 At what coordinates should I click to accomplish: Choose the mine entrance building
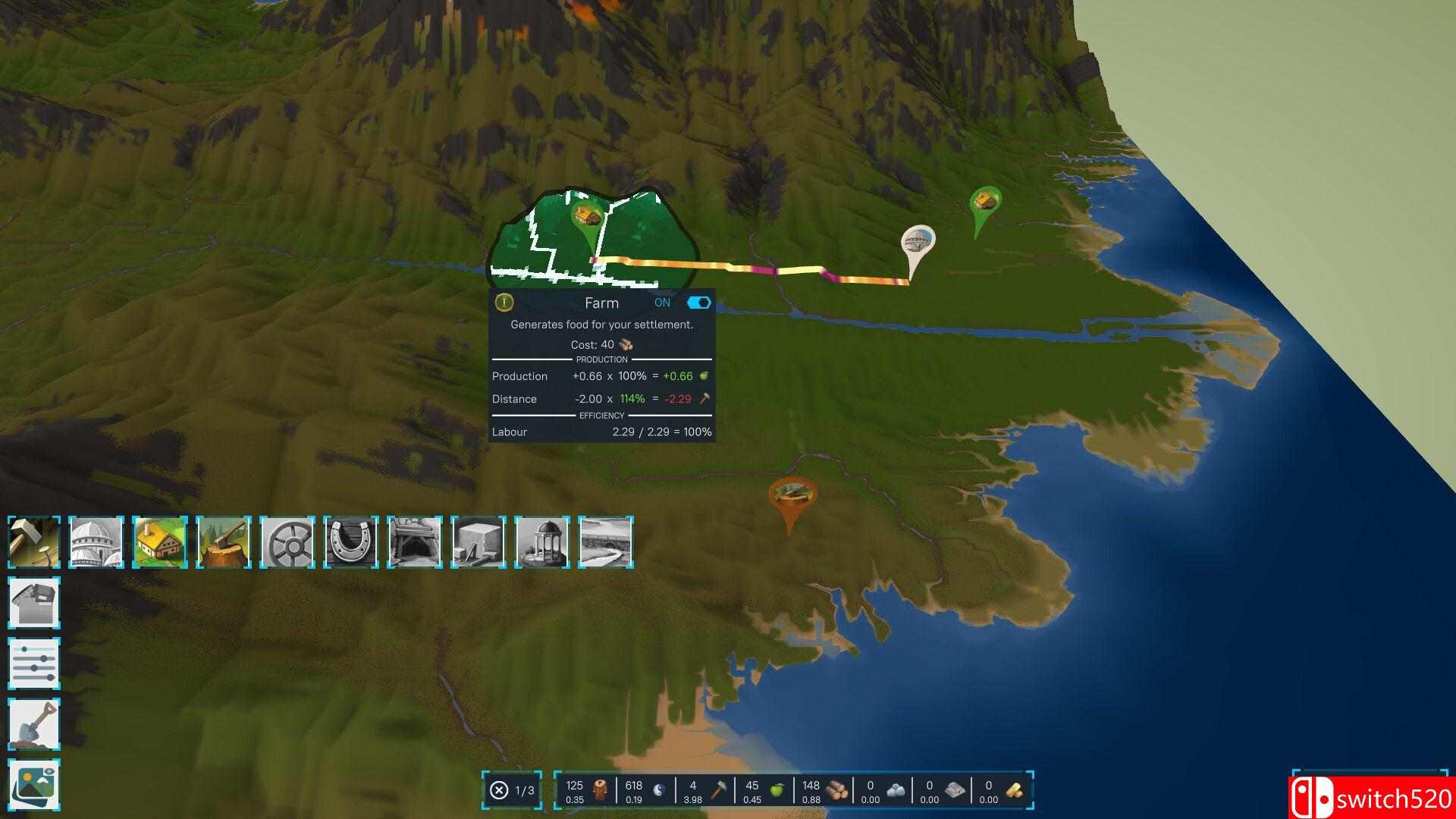(415, 541)
